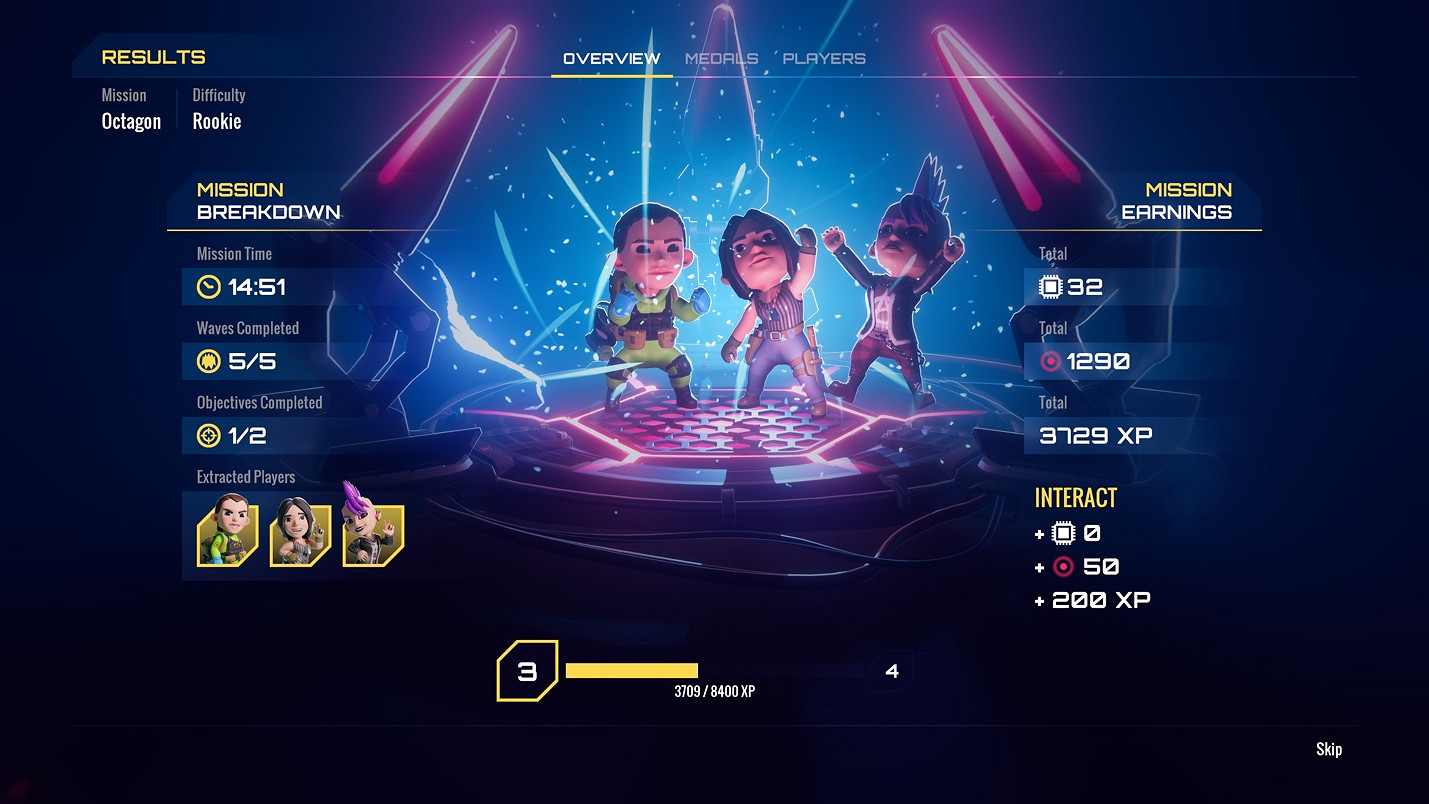Screen dimensions: 1429x804
Task: Click the mohawk player's extracted portrait
Action: click(x=376, y=537)
